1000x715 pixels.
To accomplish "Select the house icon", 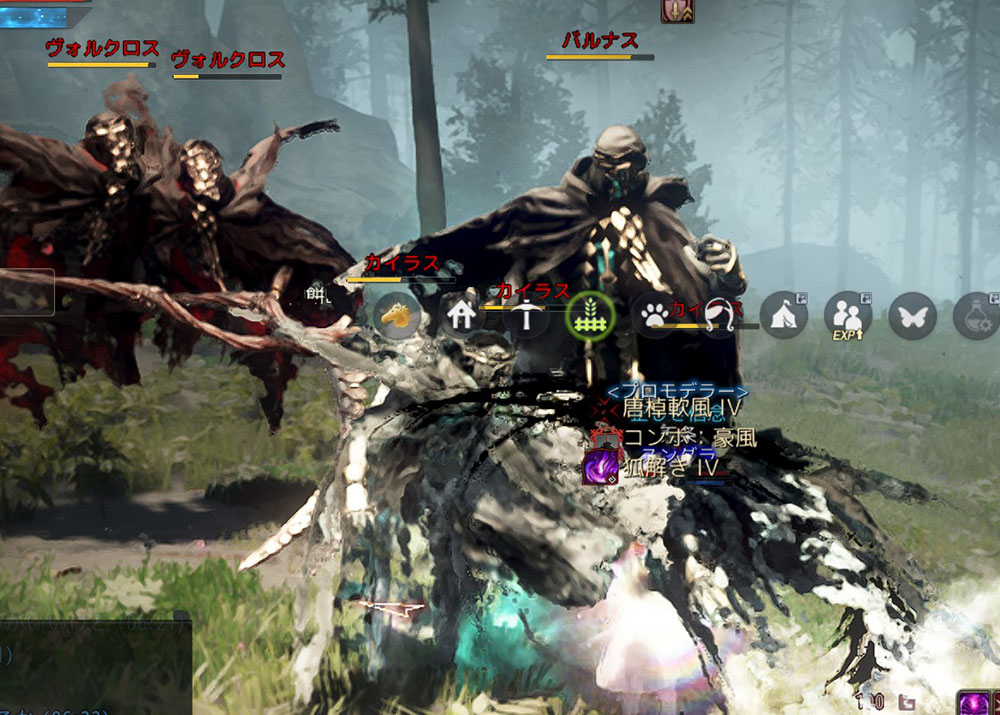I will (461, 317).
